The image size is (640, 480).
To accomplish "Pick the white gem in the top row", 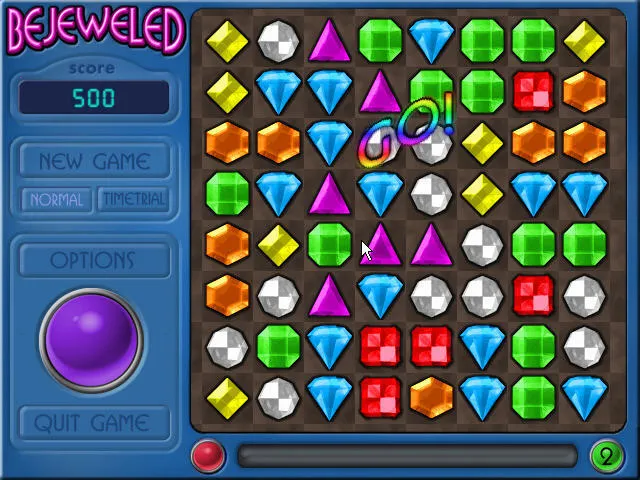I will pos(278,41).
